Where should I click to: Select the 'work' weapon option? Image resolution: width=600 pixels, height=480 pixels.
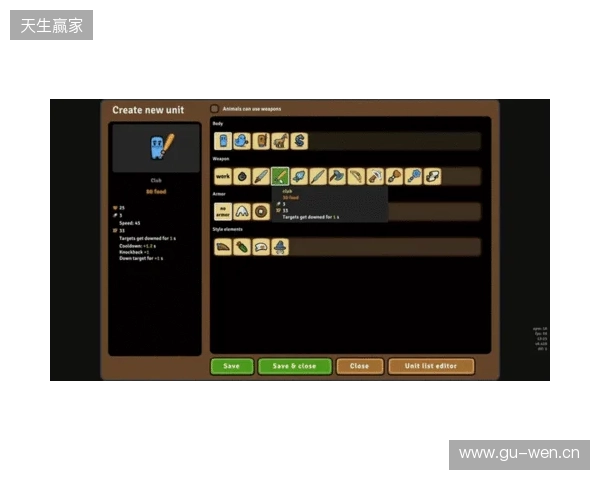pyautogui.click(x=222, y=176)
